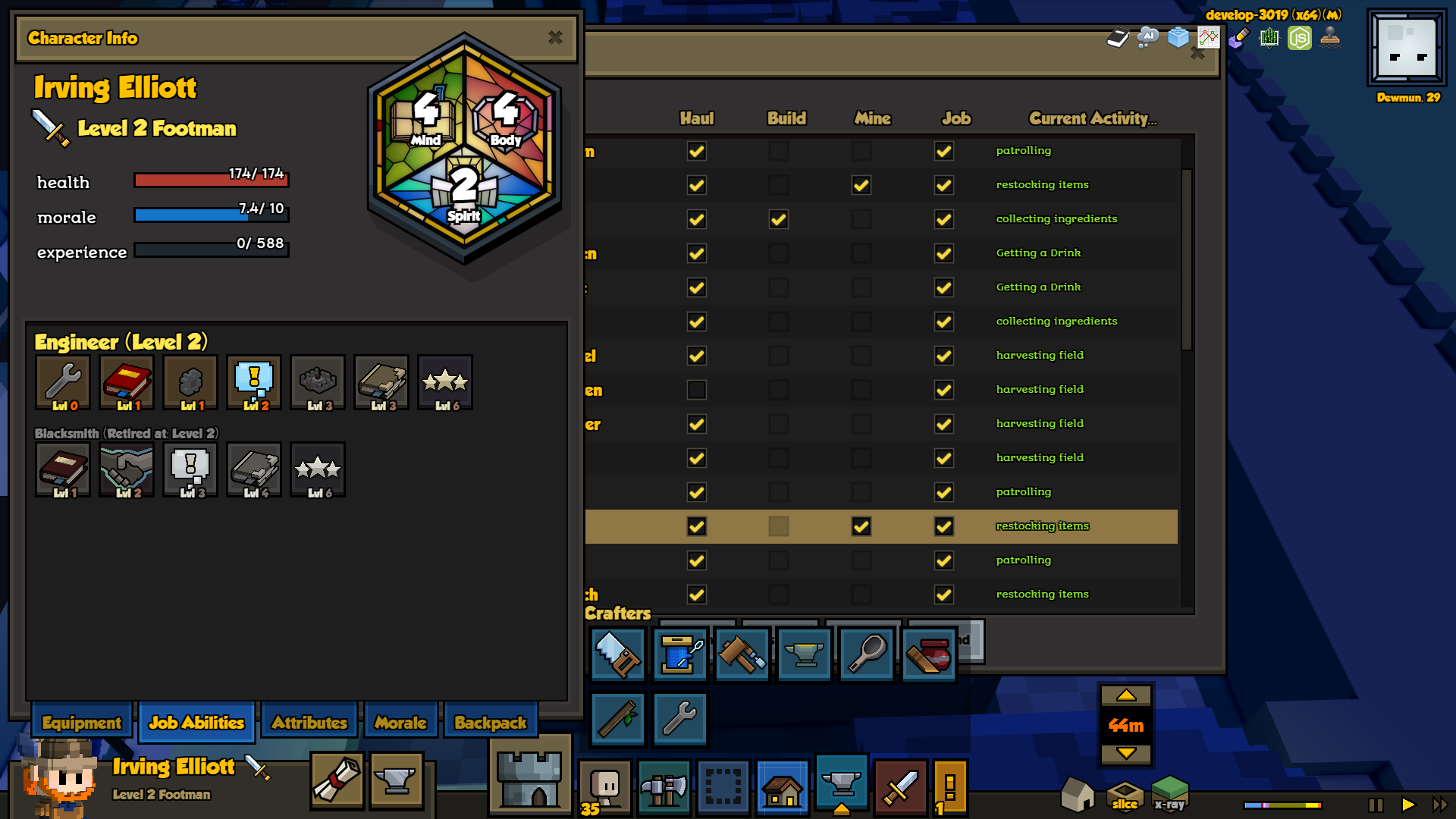Open the blacksmith anvil crafter
This screenshot has width=1456, height=819.
(805, 654)
